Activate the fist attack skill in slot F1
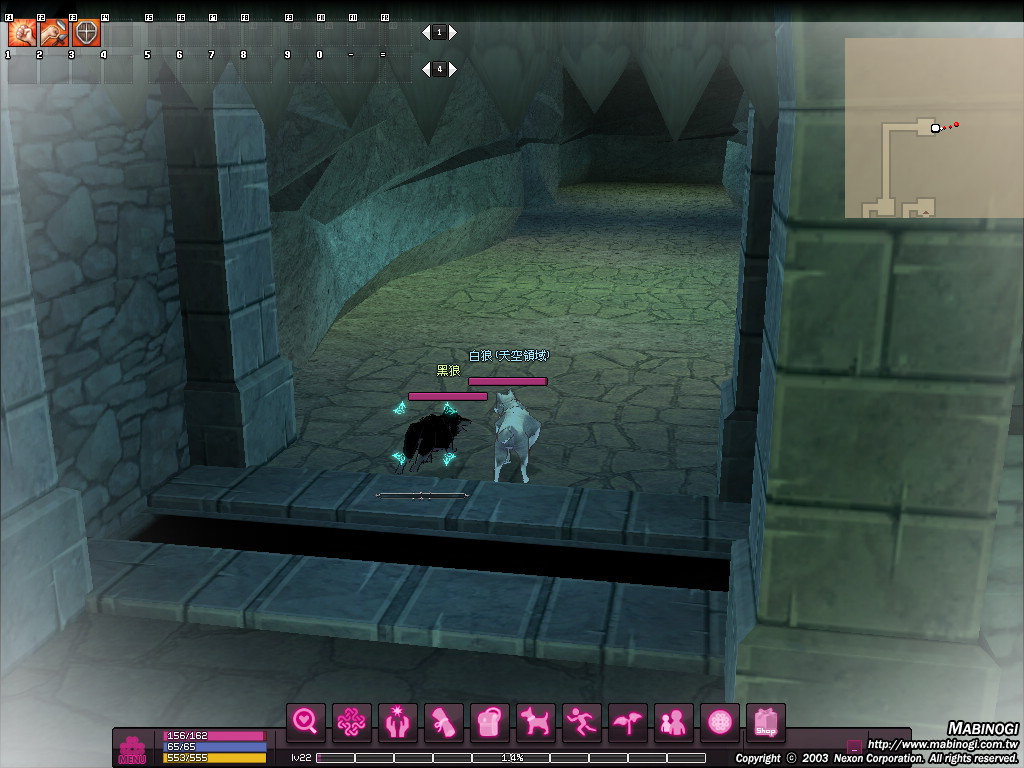The width and height of the screenshot is (1024, 768). point(23,33)
